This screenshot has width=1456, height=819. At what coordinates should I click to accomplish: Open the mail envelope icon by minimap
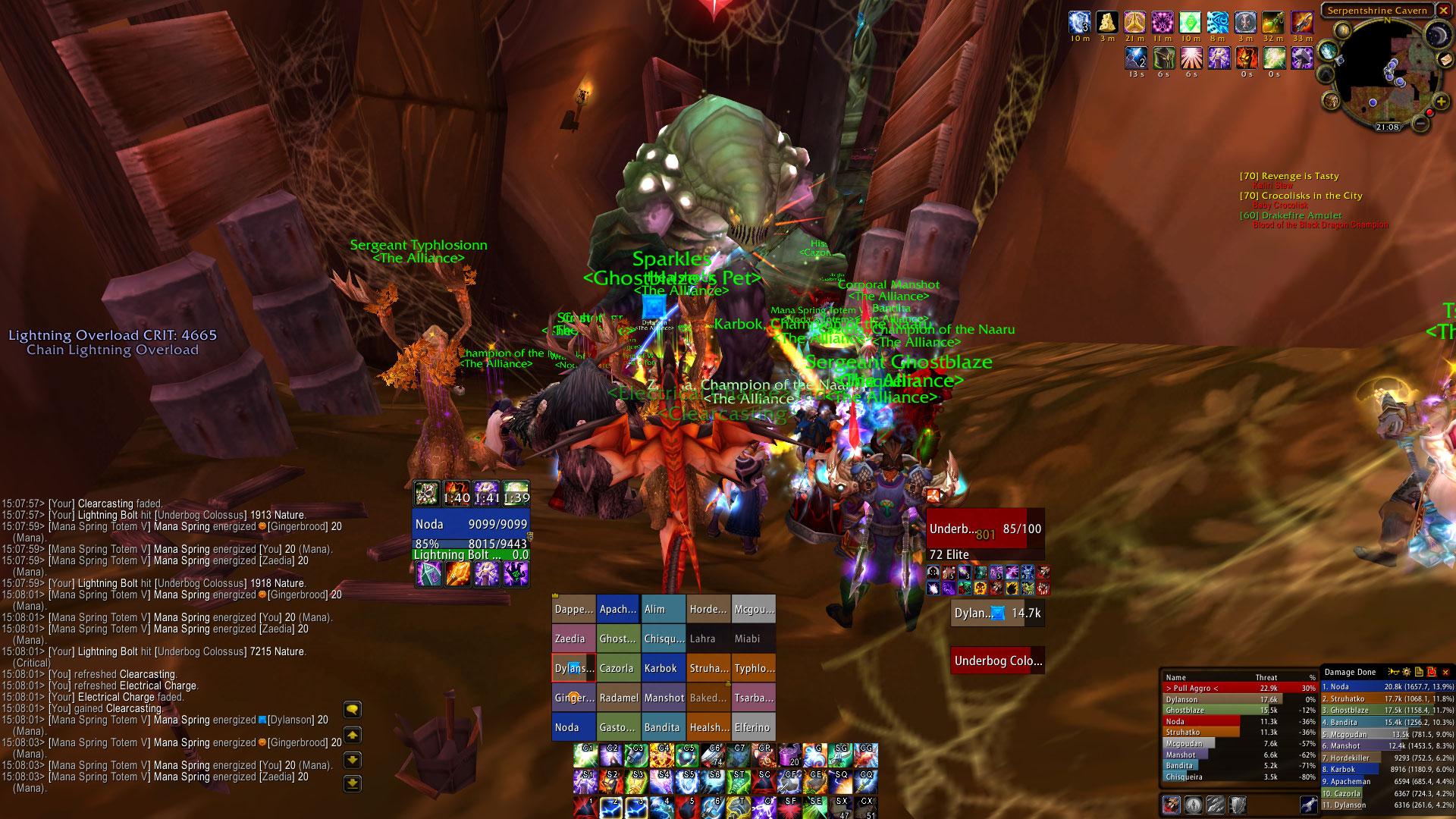[x=1445, y=59]
